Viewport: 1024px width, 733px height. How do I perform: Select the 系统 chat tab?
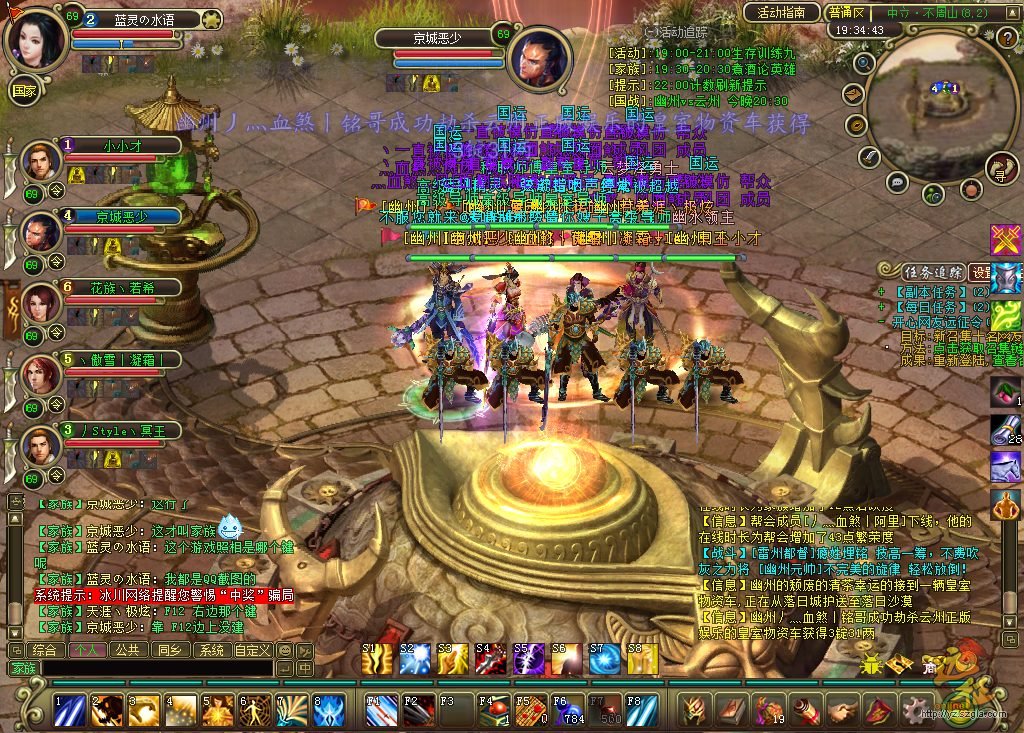point(210,649)
